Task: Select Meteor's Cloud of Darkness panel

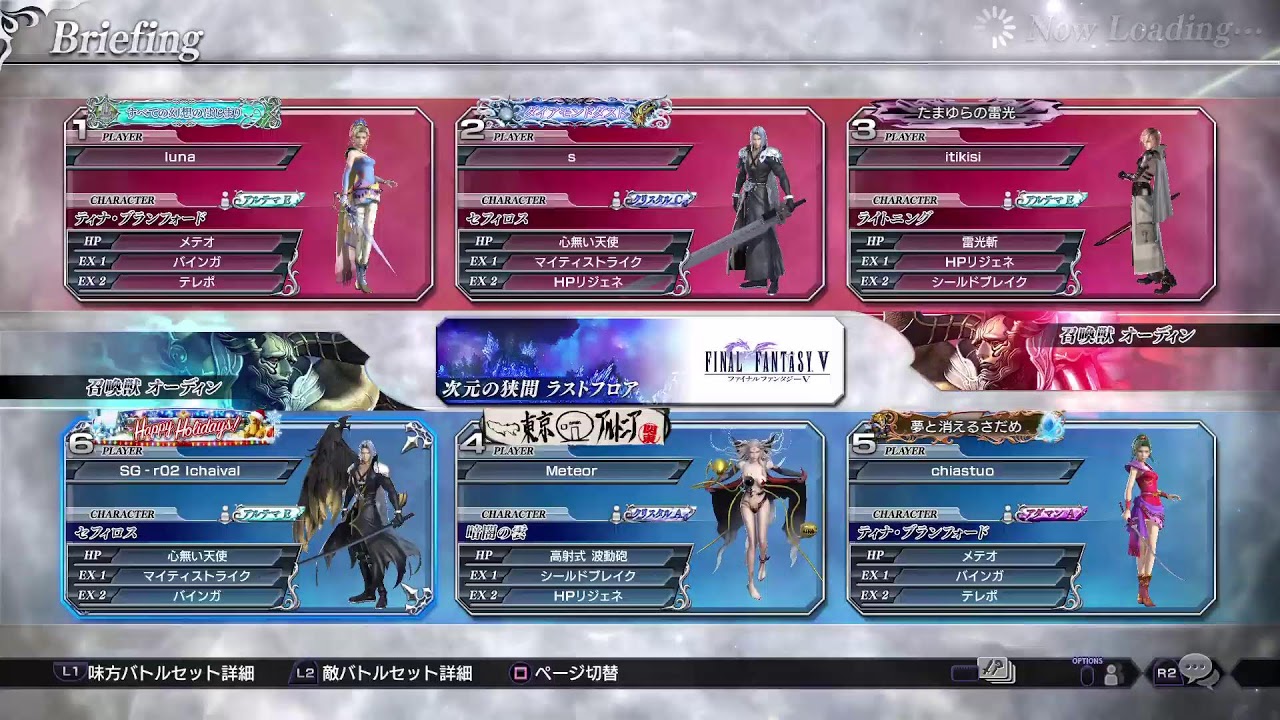Action: click(640, 517)
